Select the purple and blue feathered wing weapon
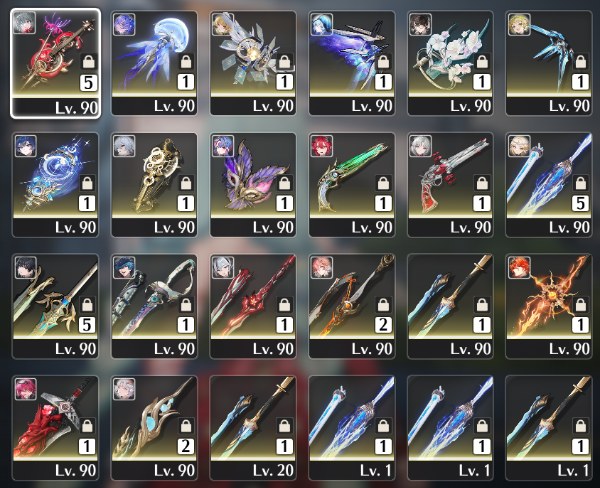The image size is (600, 488). [x=352, y=61]
